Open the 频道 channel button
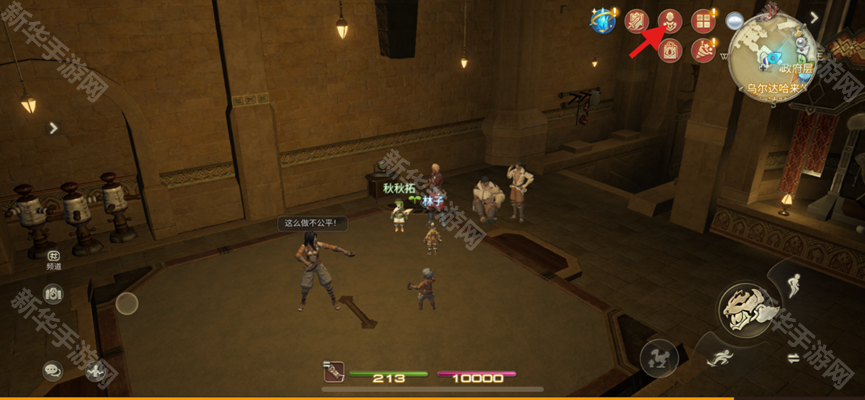This screenshot has height=400, width=865. [x=53, y=261]
